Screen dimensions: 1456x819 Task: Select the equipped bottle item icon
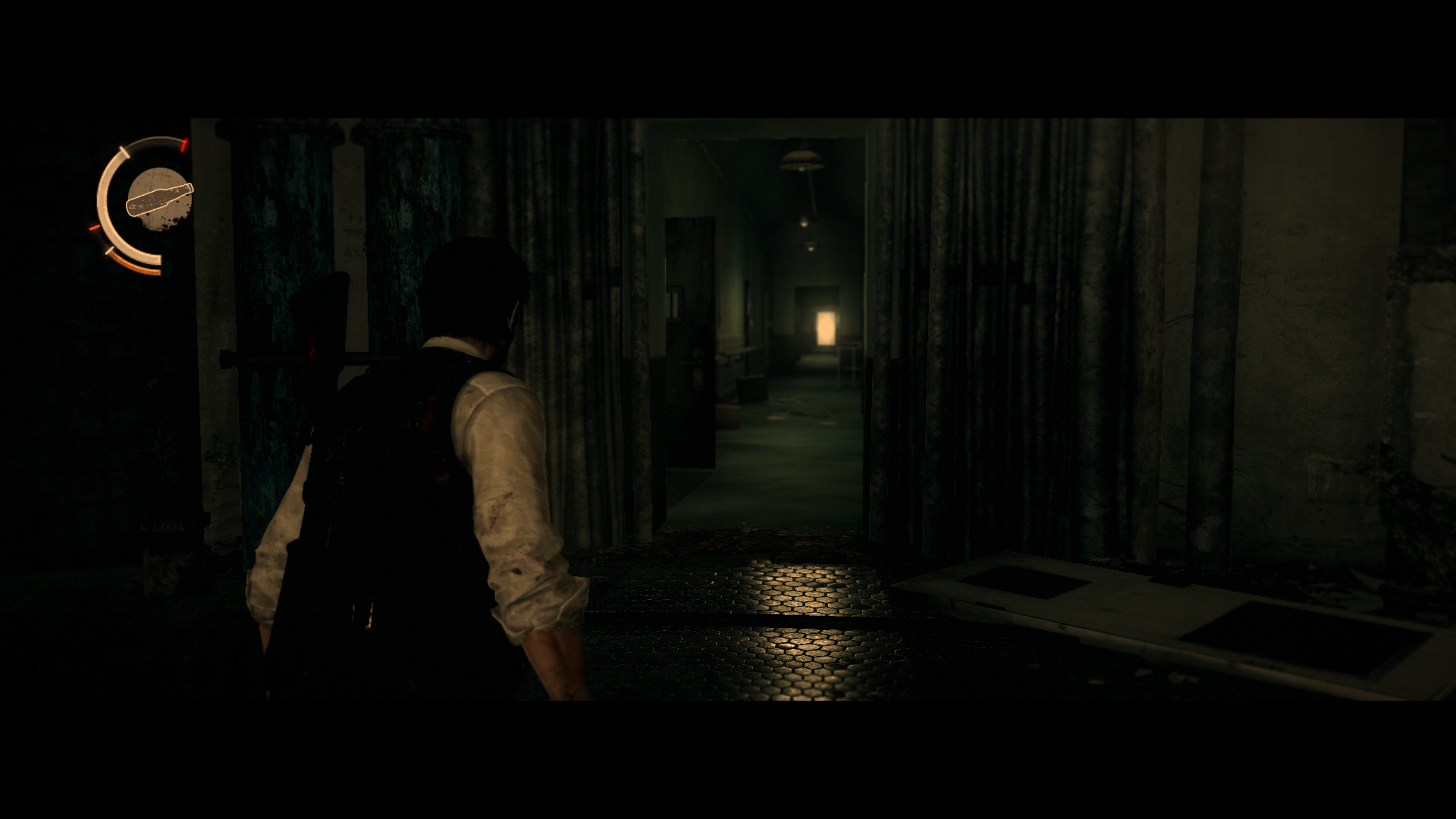159,199
